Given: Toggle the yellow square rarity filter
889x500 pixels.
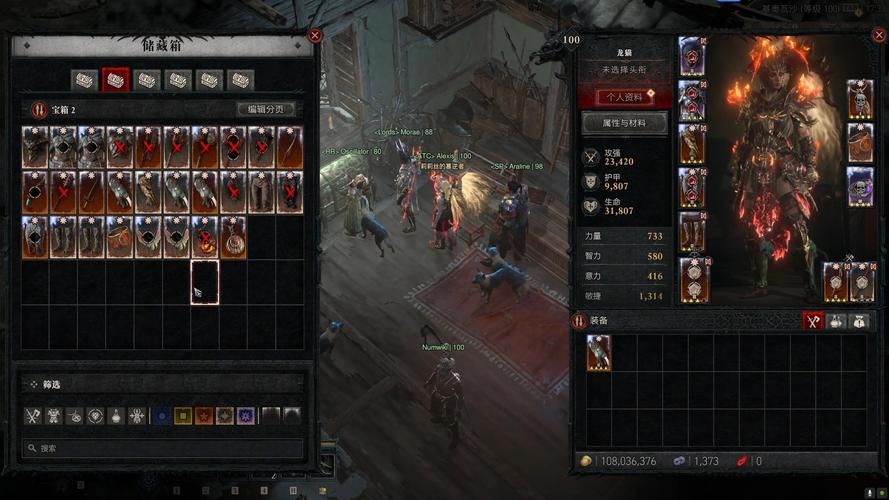Looking at the screenshot, I should [x=183, y=415].
